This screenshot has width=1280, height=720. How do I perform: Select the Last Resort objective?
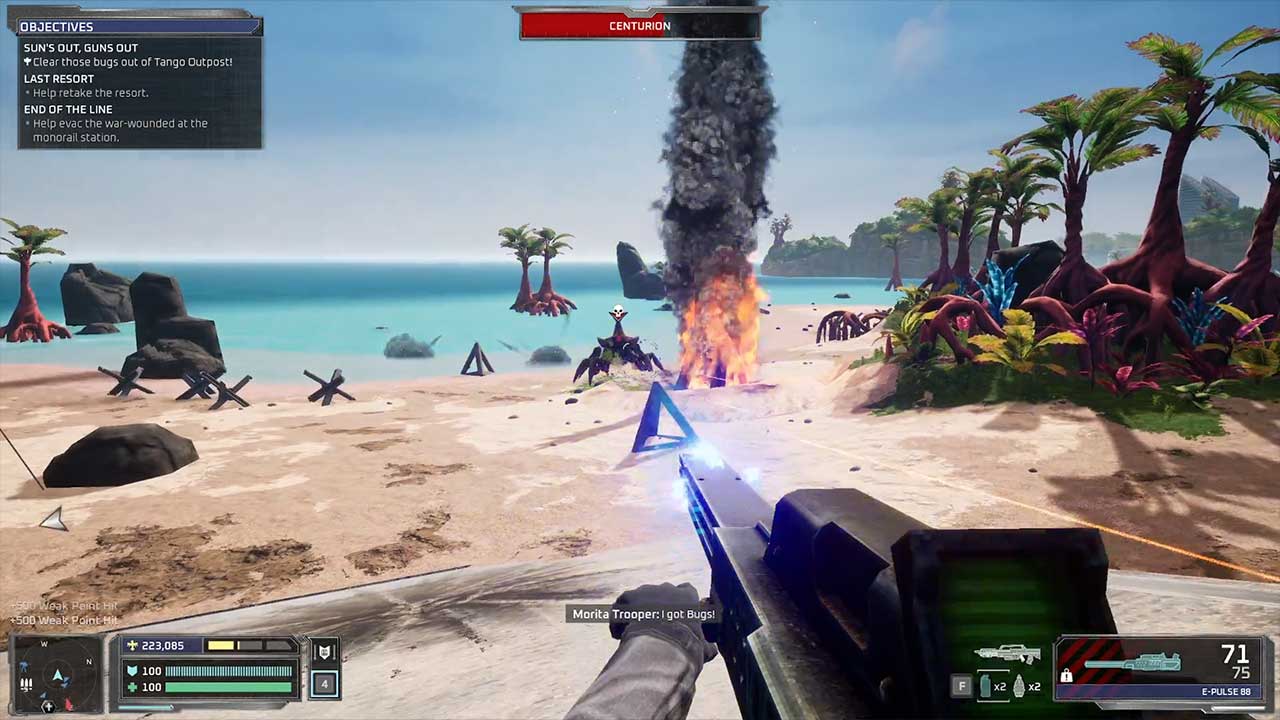coord(59,79)
